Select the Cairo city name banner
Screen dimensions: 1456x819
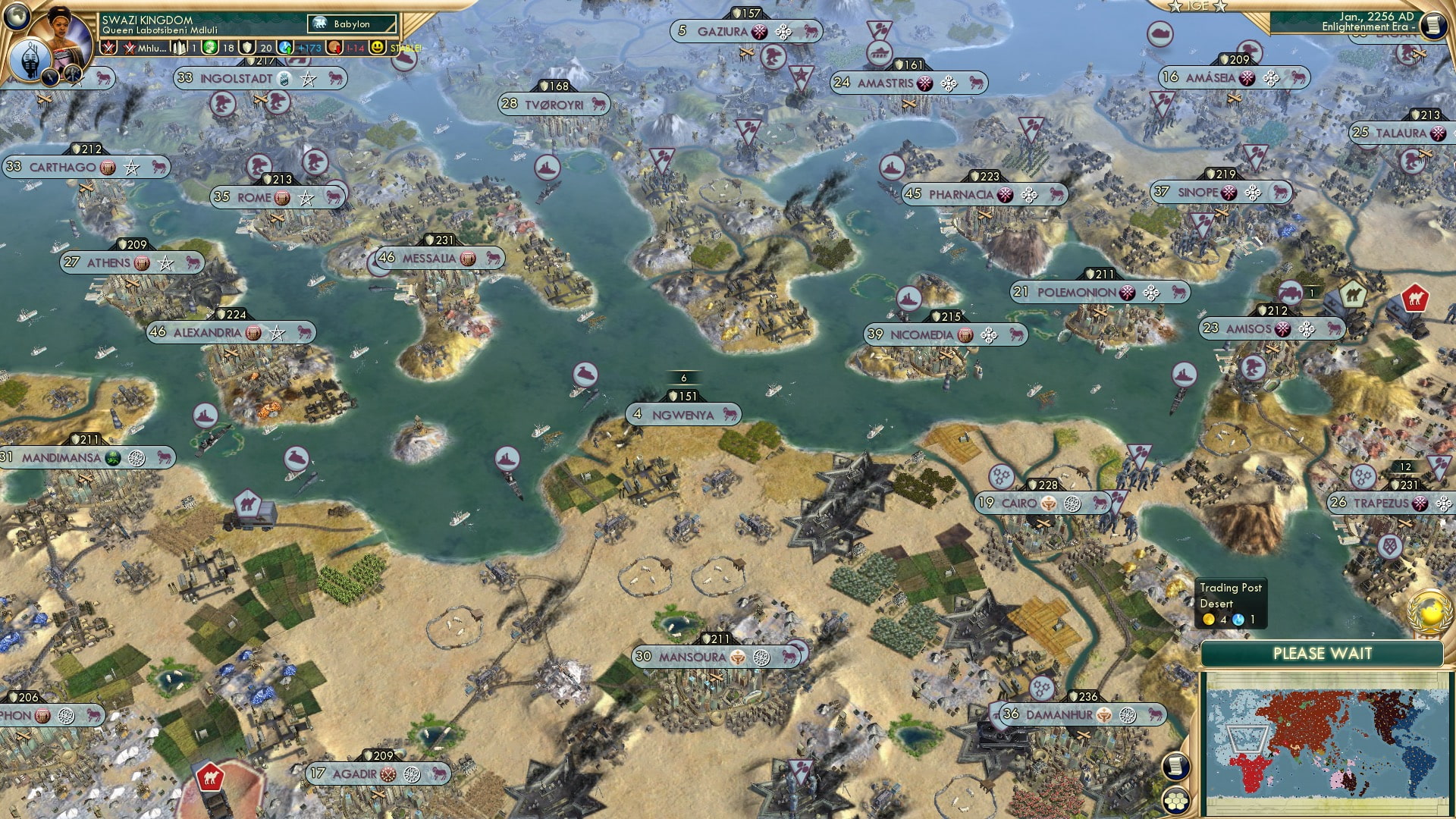coord(1020,502)
